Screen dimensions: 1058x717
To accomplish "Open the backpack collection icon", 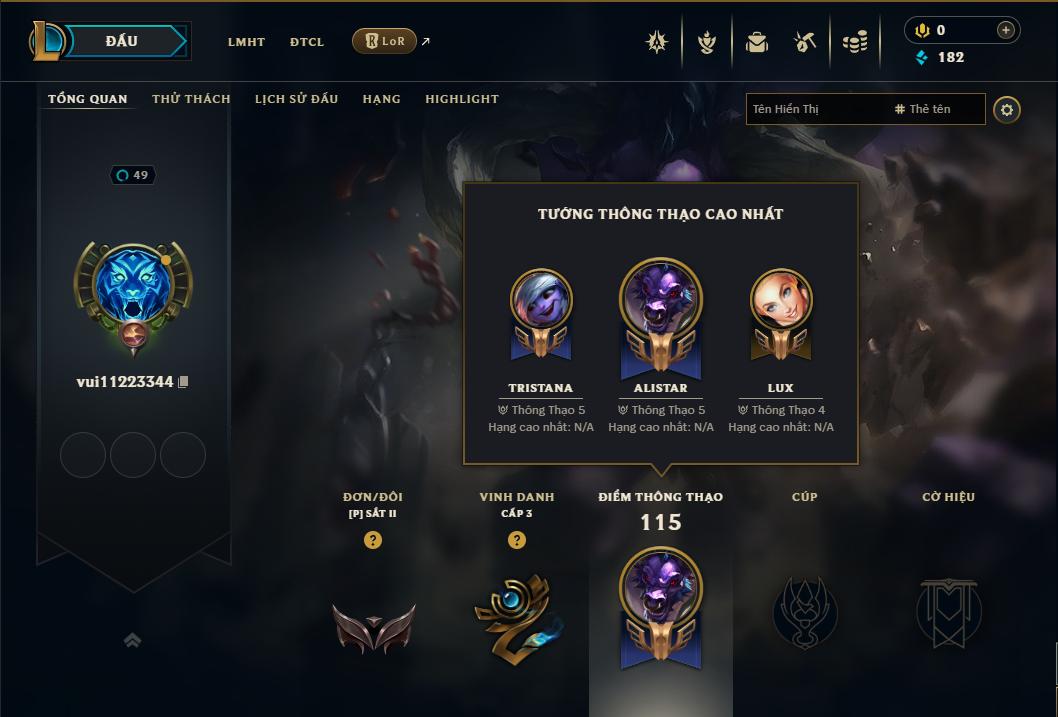I will click(x=756, y=42).
